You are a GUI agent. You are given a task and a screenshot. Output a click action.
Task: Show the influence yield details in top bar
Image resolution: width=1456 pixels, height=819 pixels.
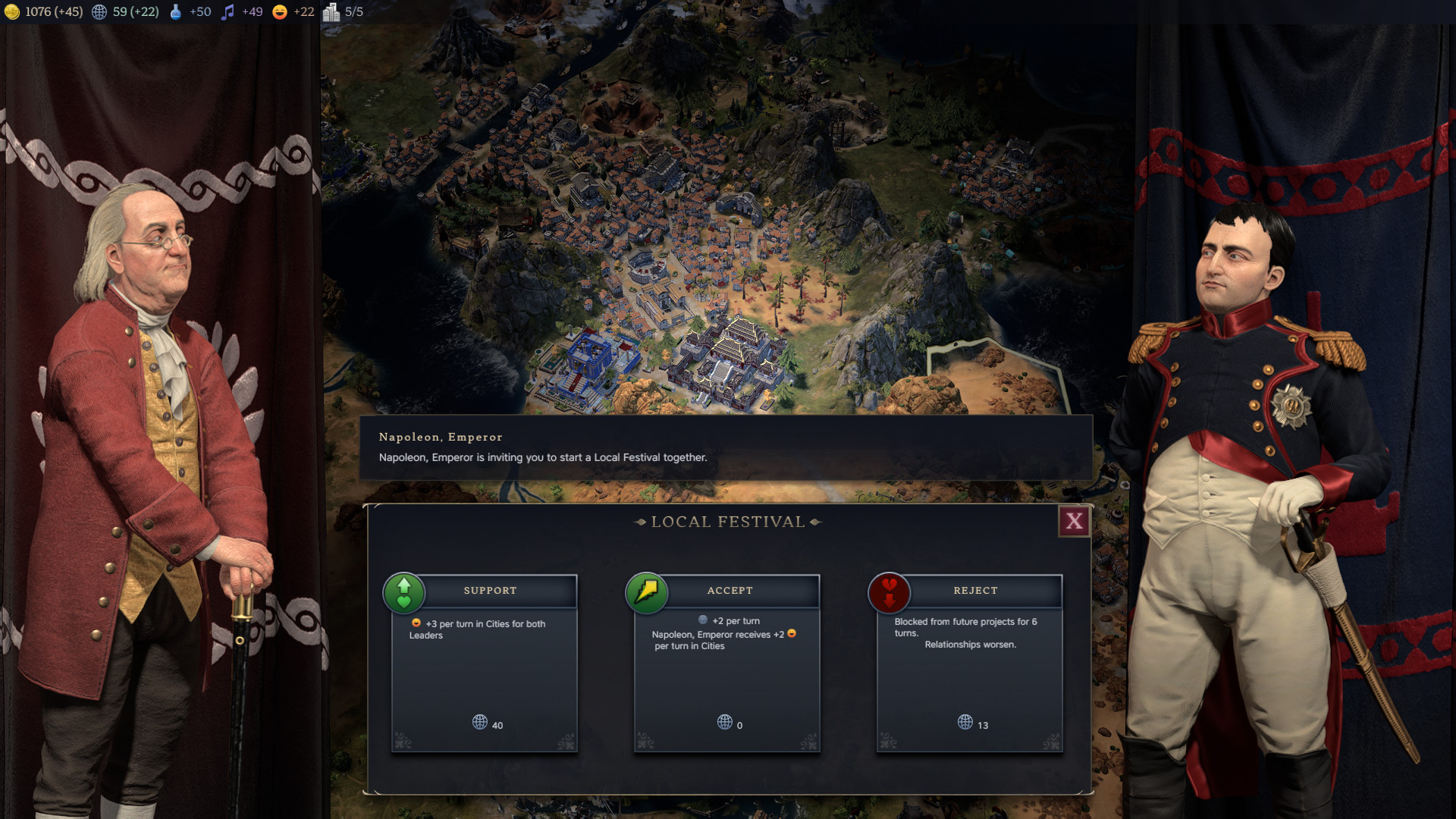coord(126,12)
